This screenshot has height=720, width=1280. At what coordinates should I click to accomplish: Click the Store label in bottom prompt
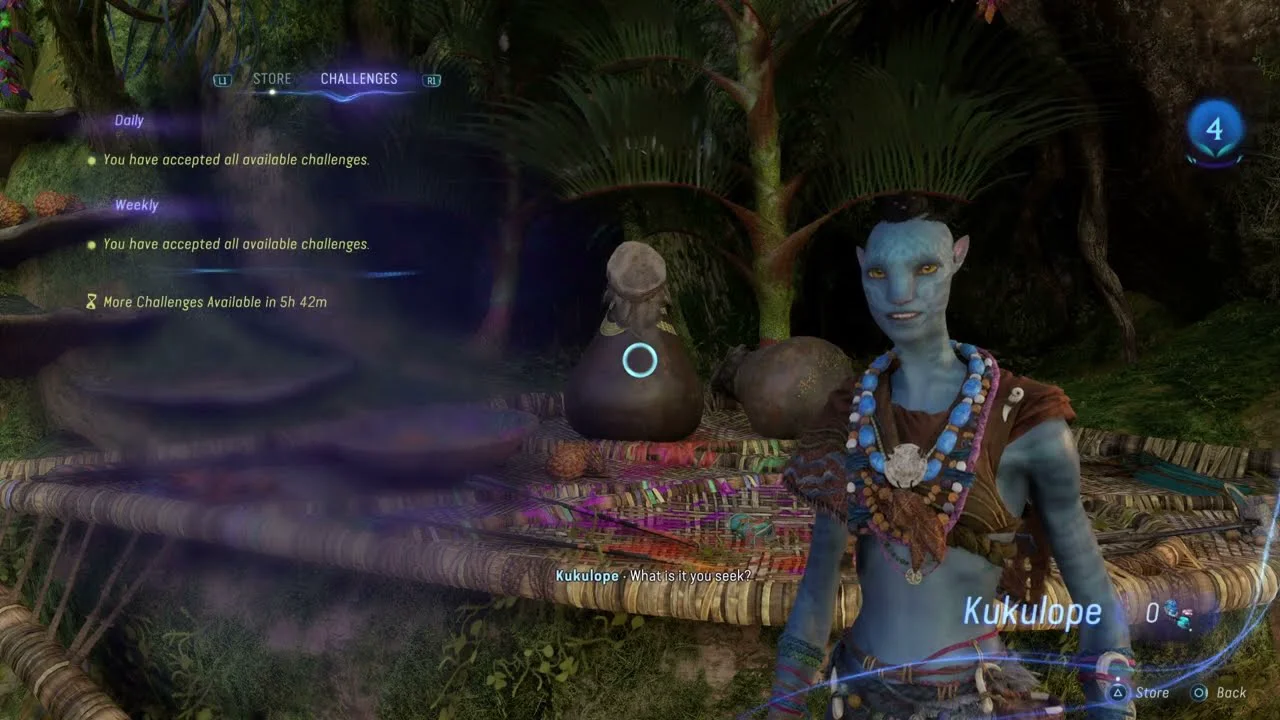(x=1152, y=692)
